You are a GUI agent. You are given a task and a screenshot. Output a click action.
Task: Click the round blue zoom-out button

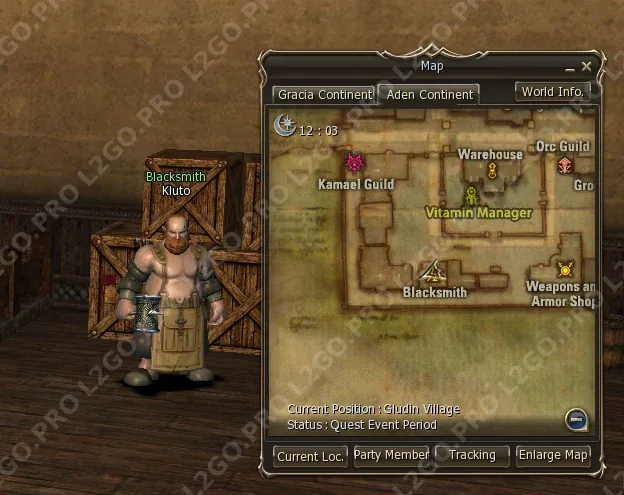pyautogui.click(x=575, y=419)
